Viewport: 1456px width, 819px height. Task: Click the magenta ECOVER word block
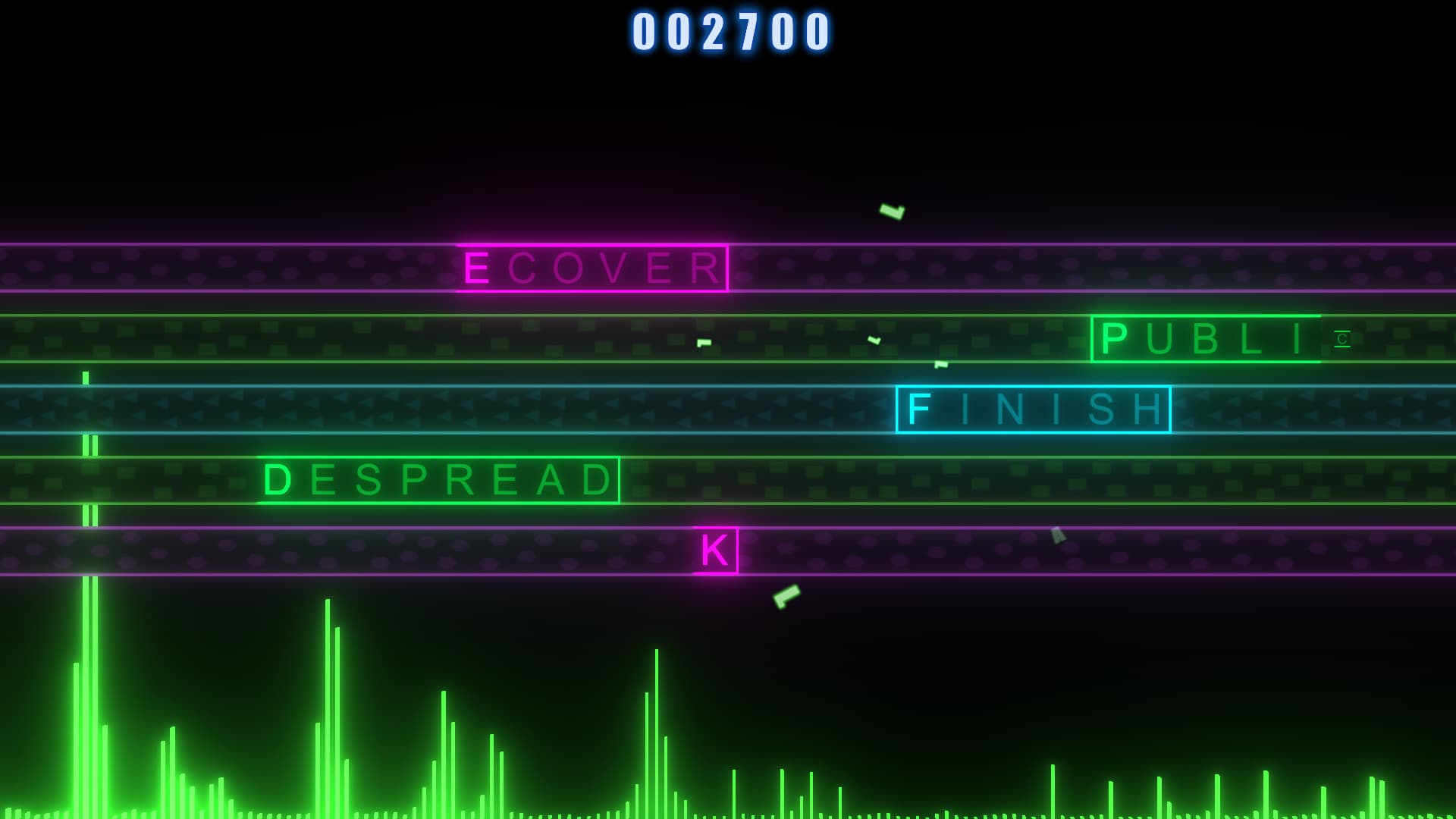click(591, 267)
